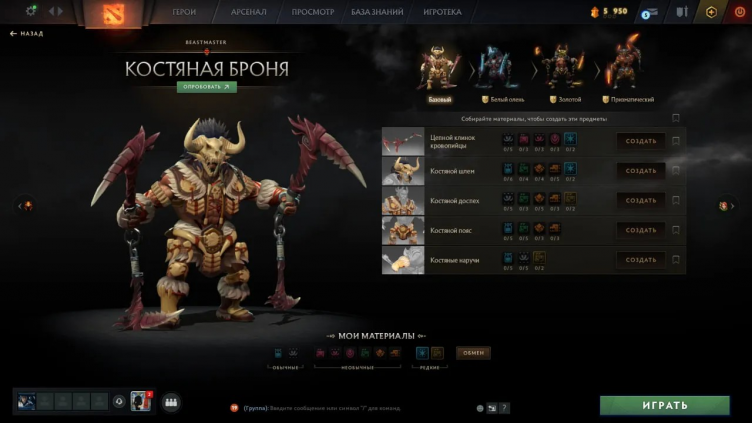Open the Герои tab
752x423 pixels.
tap(185, 12)
